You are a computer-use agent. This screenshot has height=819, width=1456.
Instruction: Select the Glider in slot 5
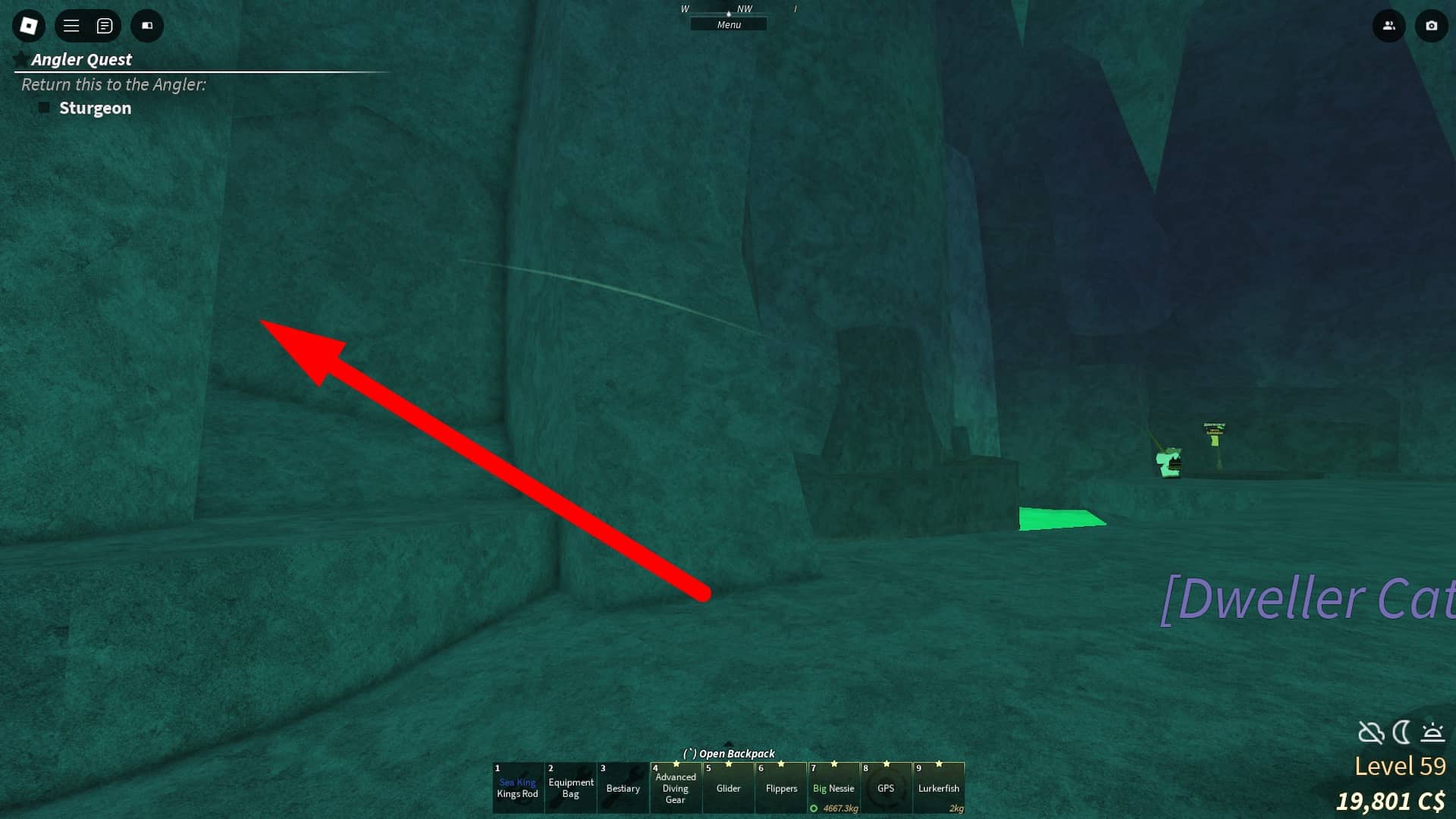pyautogui.click(x=728, y=788)
